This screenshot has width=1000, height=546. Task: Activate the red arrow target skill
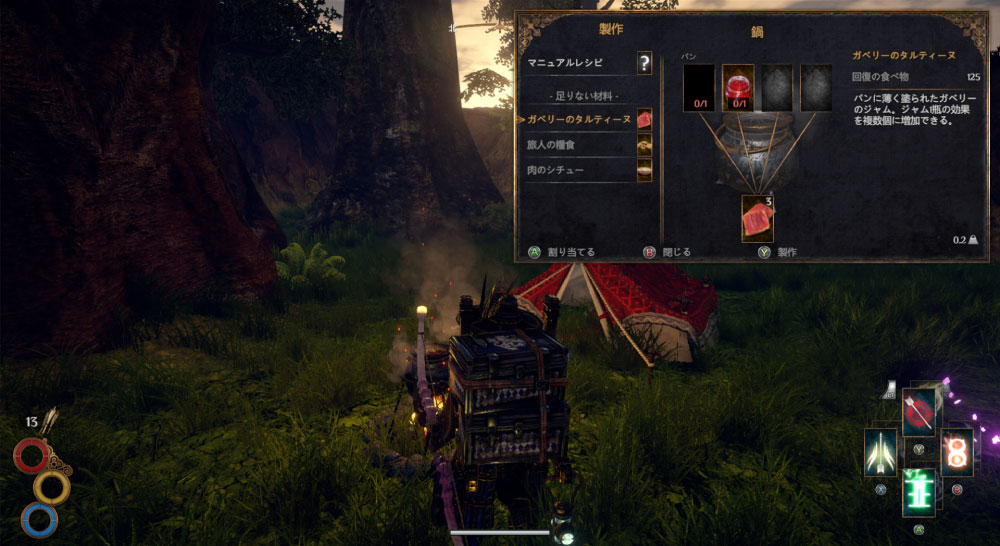(x=919, y=412)
